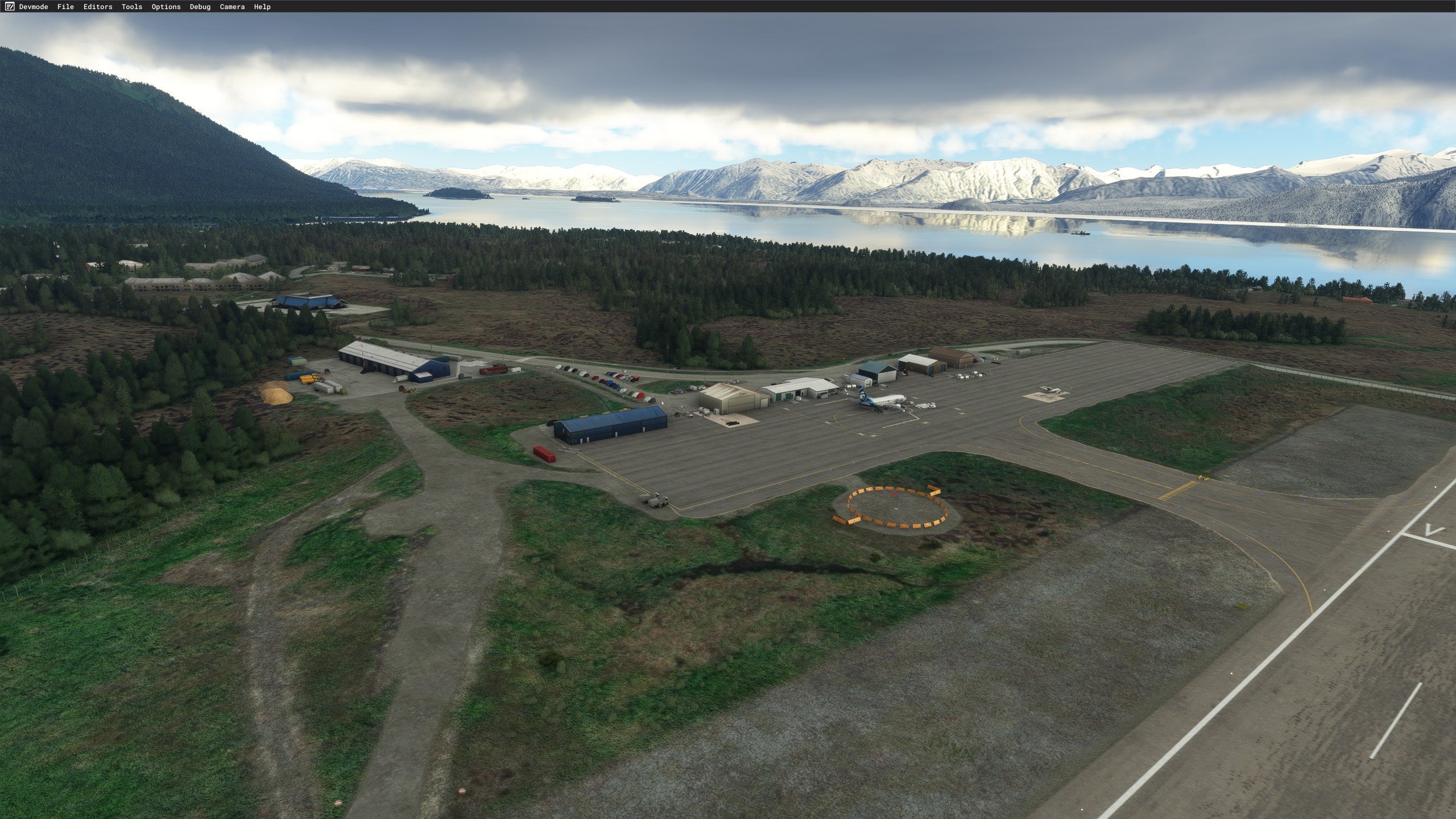The image size is (1456, 819).
Task: Open the Options menu
Action: coord(166,7)
